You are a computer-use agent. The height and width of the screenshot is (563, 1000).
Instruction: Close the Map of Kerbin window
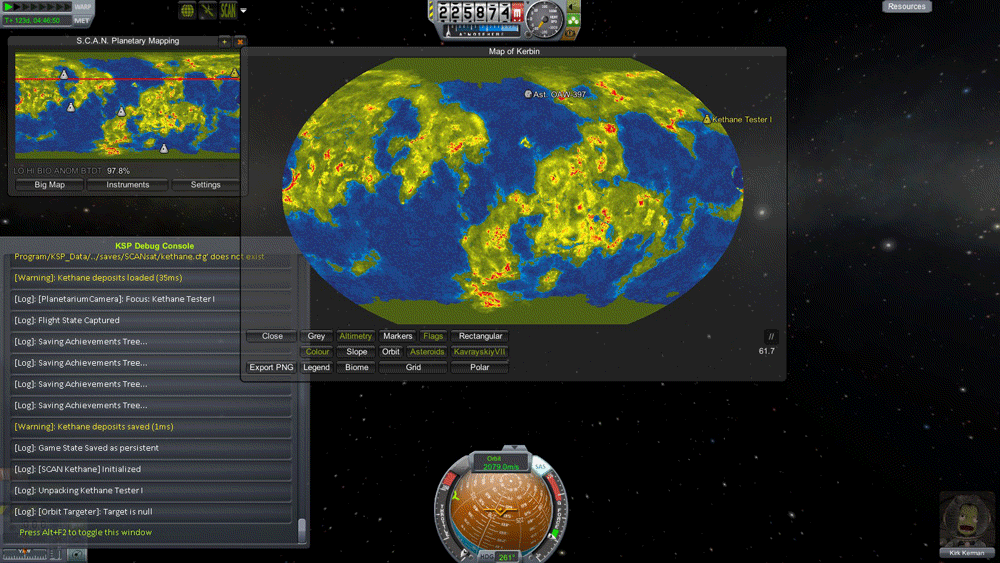tap(272, 337)
